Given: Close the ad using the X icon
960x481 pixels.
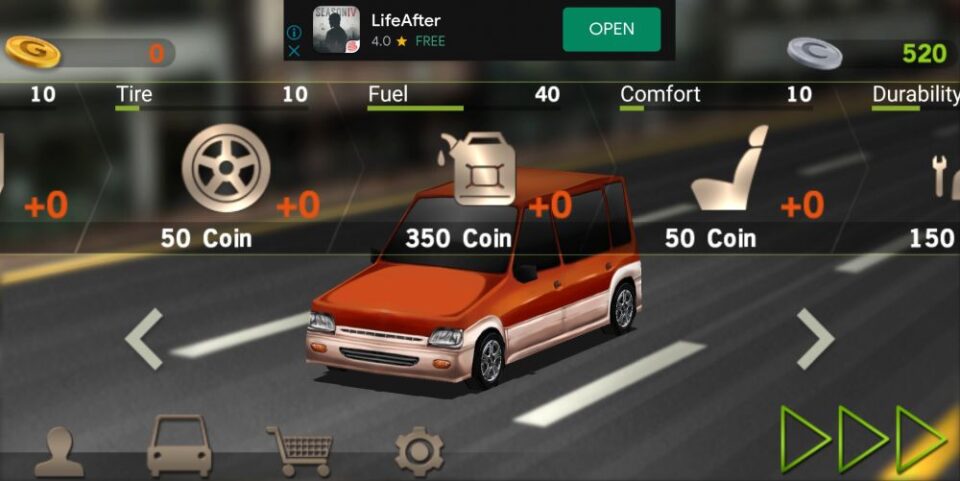Looking at the screenshot, I should (x=294, y=50).
